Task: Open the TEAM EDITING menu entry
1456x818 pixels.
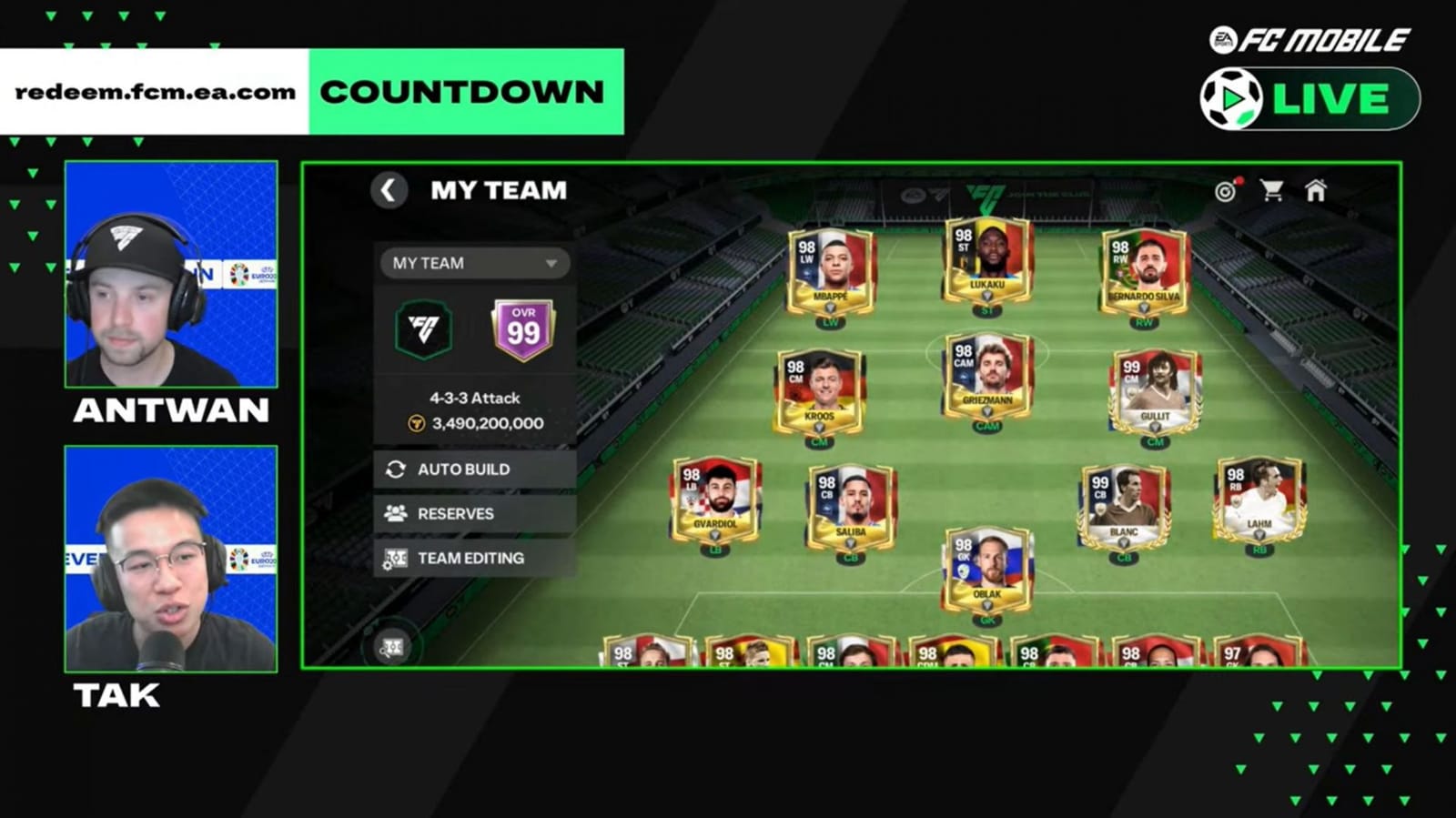Action: (470, 558)
